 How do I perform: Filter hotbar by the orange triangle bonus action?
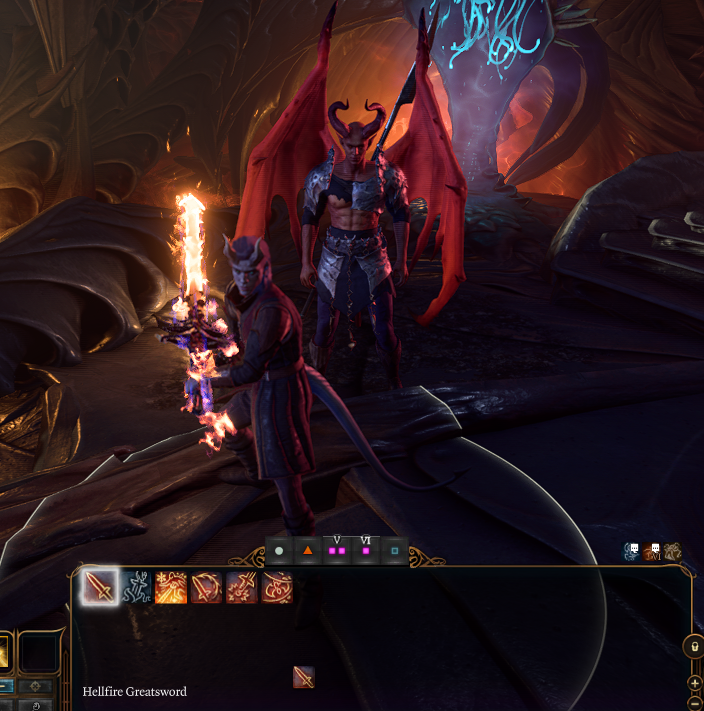(308, 551)
